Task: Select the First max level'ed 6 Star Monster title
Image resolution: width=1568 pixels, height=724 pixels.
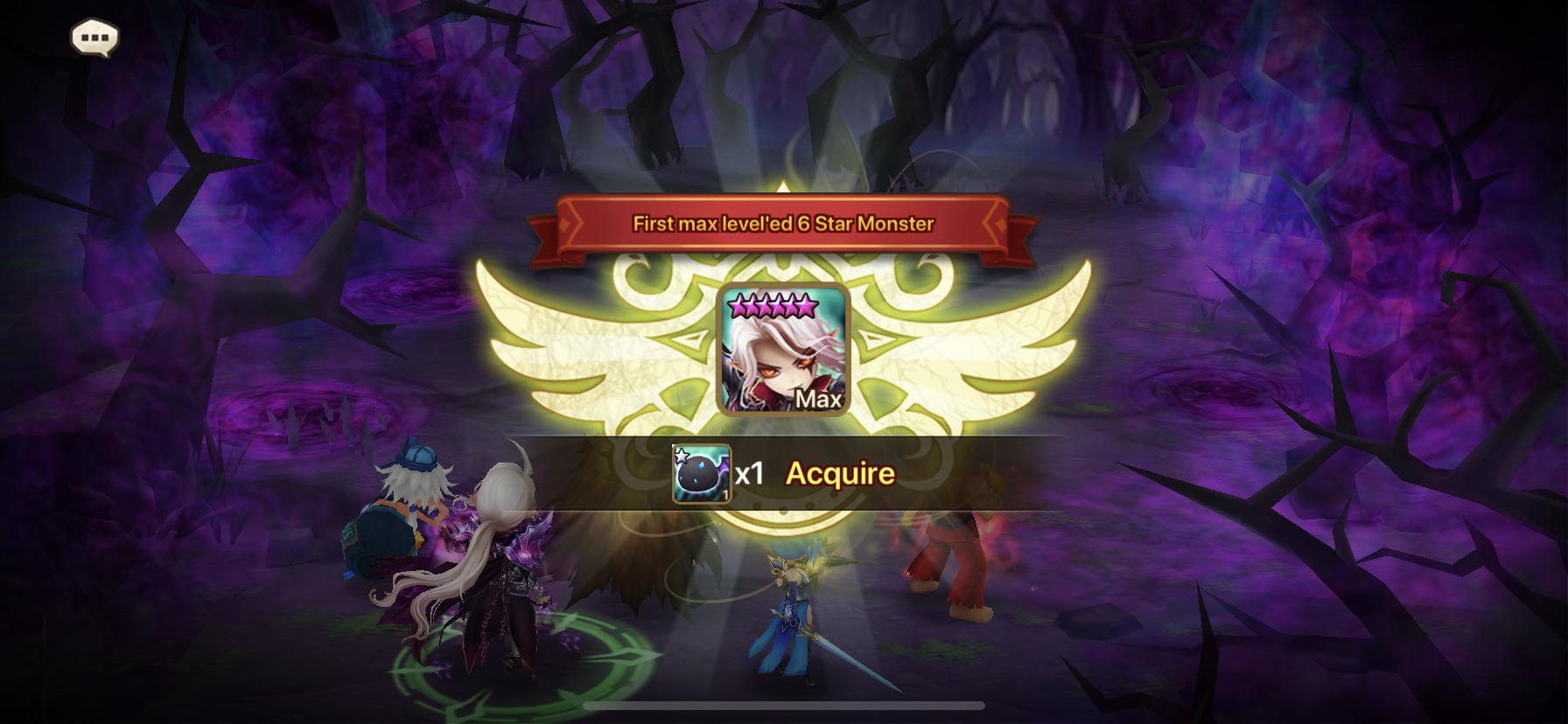Action: 783,225
